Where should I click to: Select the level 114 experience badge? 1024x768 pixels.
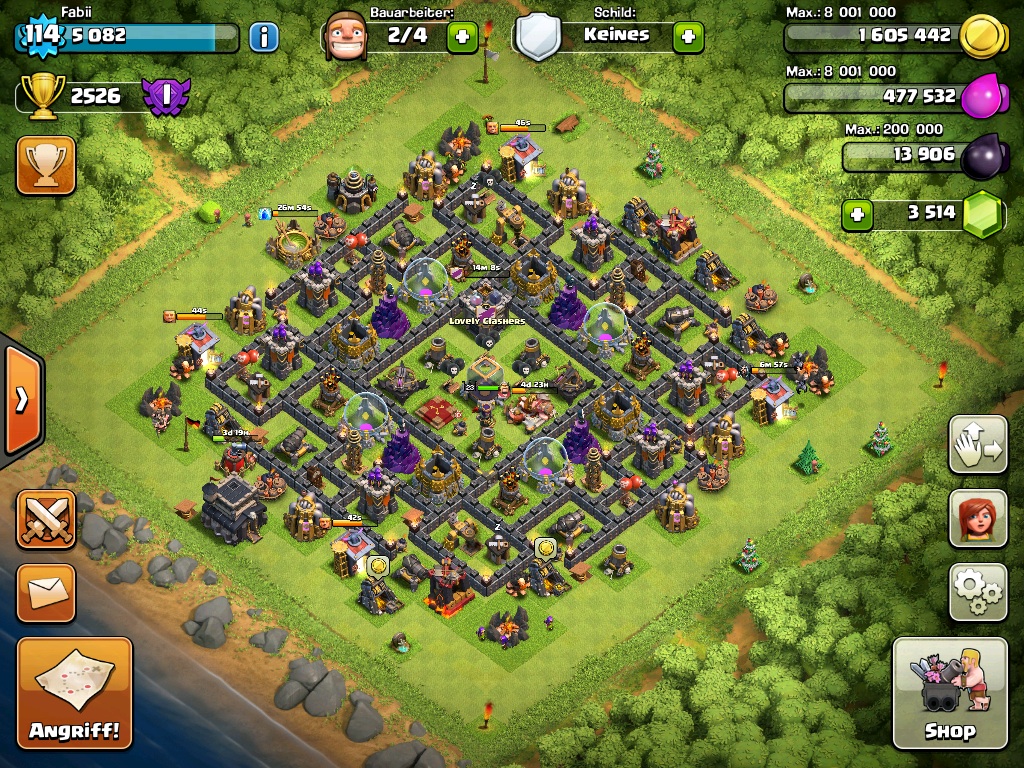[x=42, y=35]
